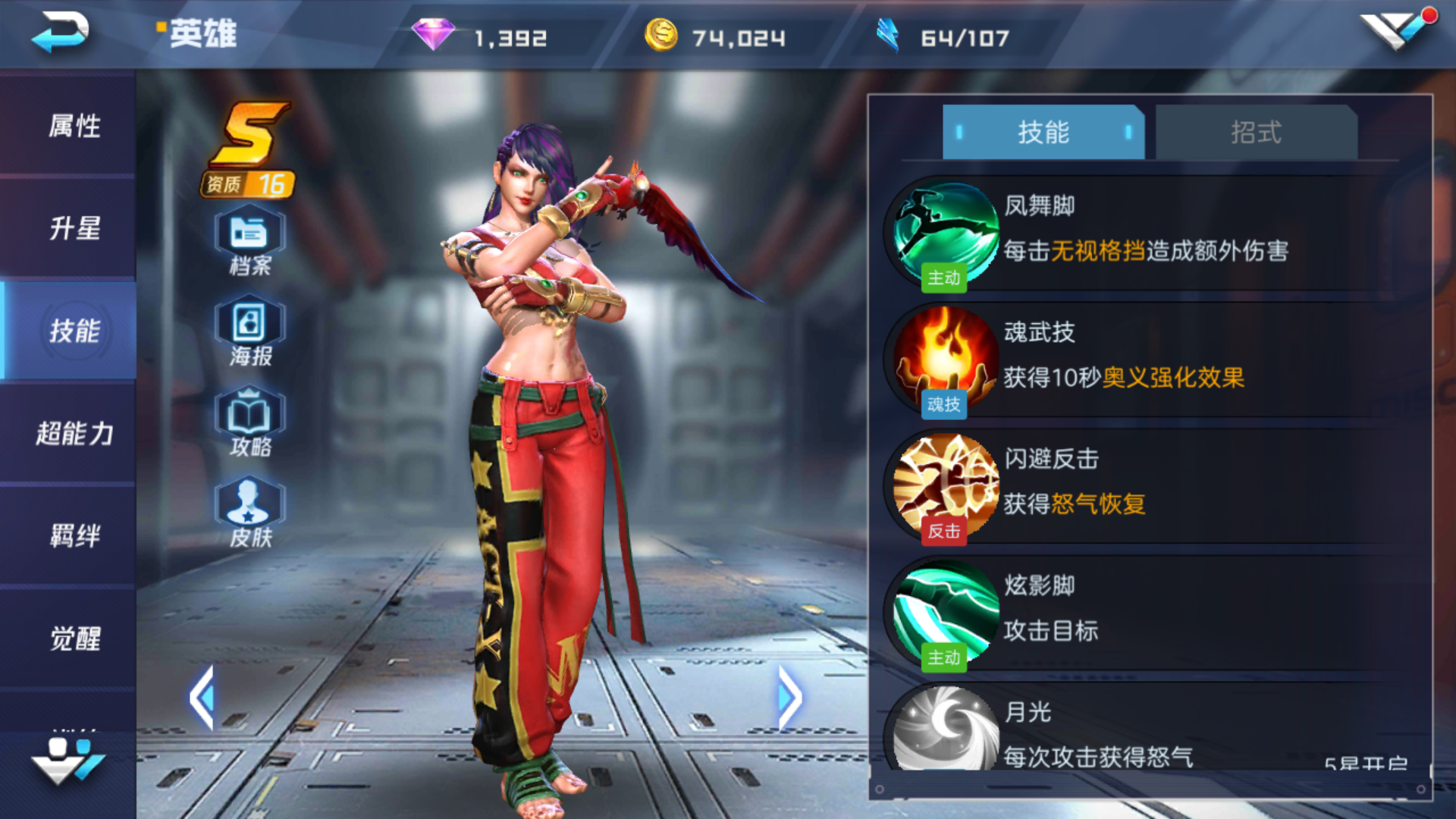1456x819 pixels.
Task: Click the right arrow to switch heroes
Action: tap(790, 696)
